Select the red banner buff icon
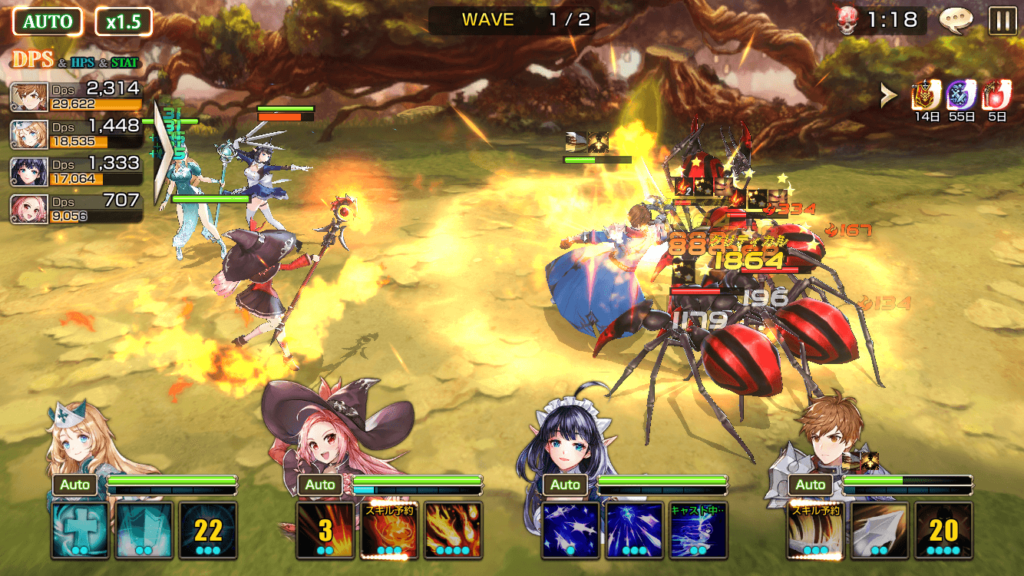The width and height of the screenshot is (1024, 576). point(925,95)
